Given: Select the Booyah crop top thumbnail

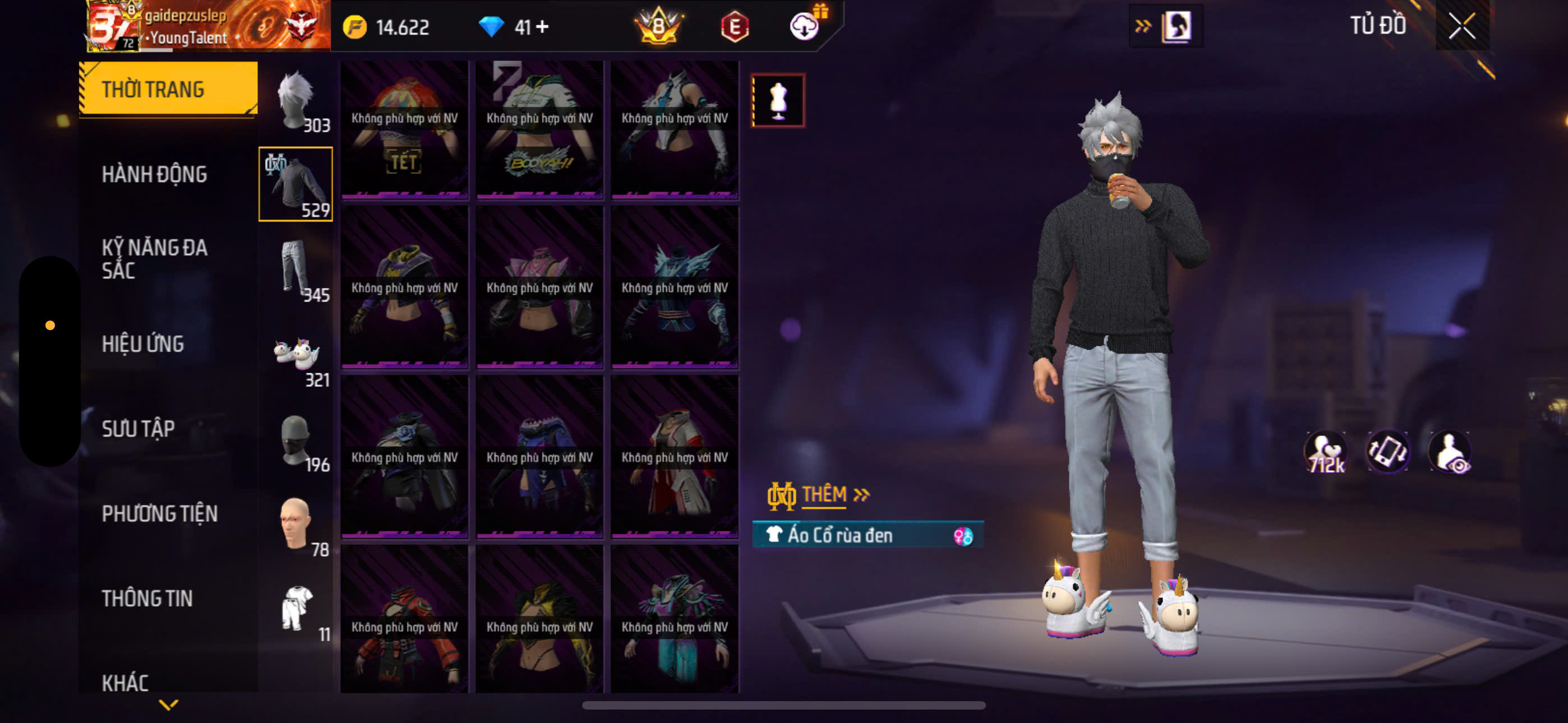Looking at the screenshot, I should tap(539, 129).
